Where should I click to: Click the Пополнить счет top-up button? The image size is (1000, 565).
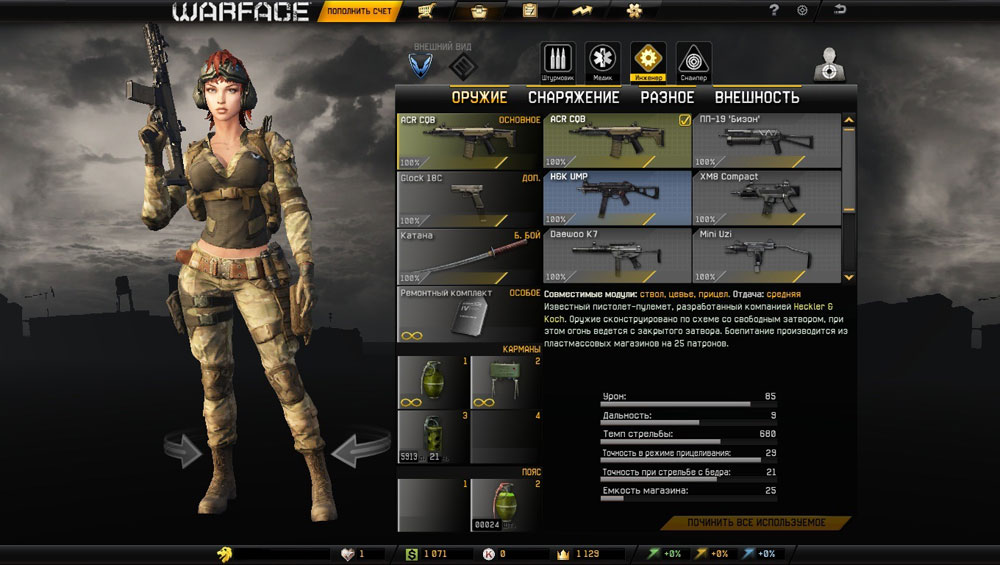coord(360,12)
